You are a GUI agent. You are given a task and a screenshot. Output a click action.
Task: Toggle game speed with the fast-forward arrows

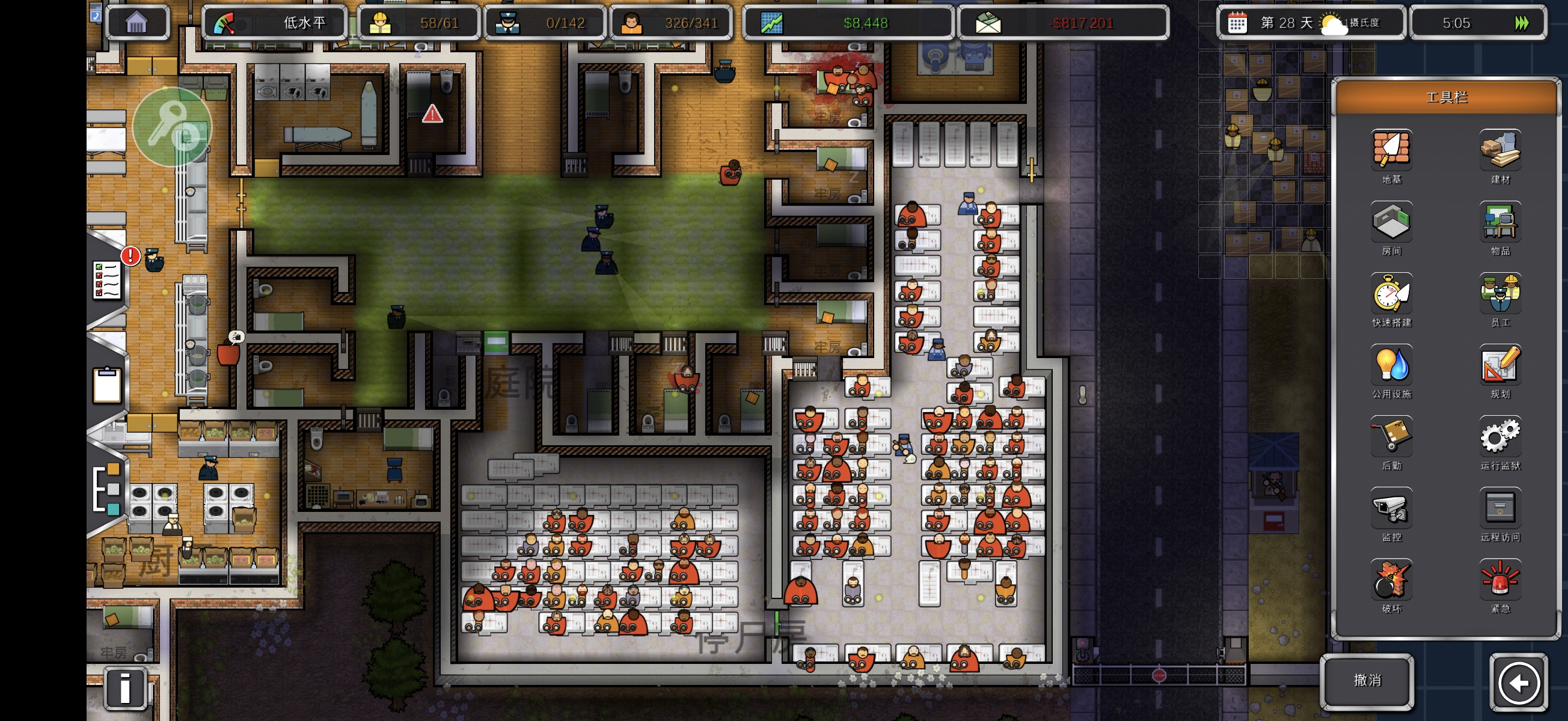(1521, 23)
